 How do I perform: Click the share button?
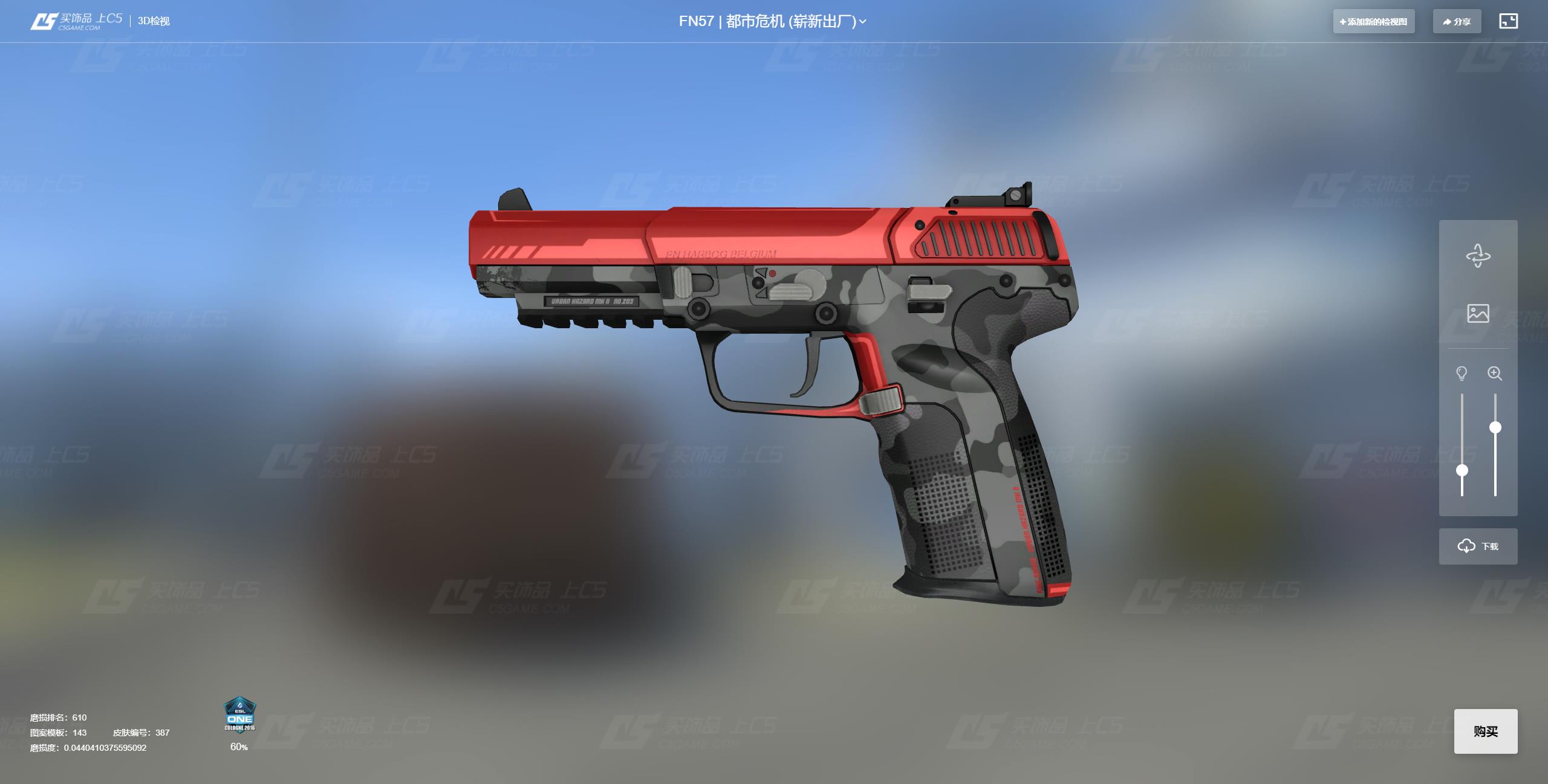pos(1457,22)
